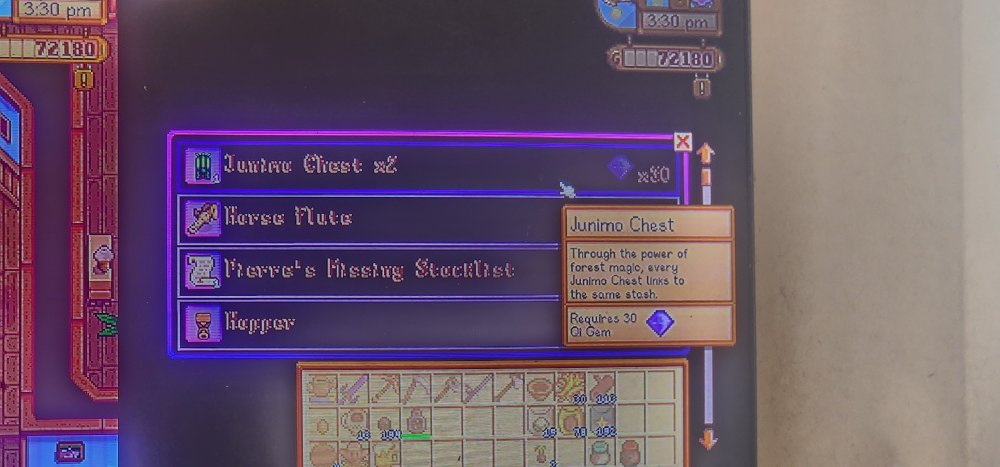Choose Pierre's Missing Stocklist from the shop
The width and height of the screenshot is (1000, 467).
coord(370,270)
